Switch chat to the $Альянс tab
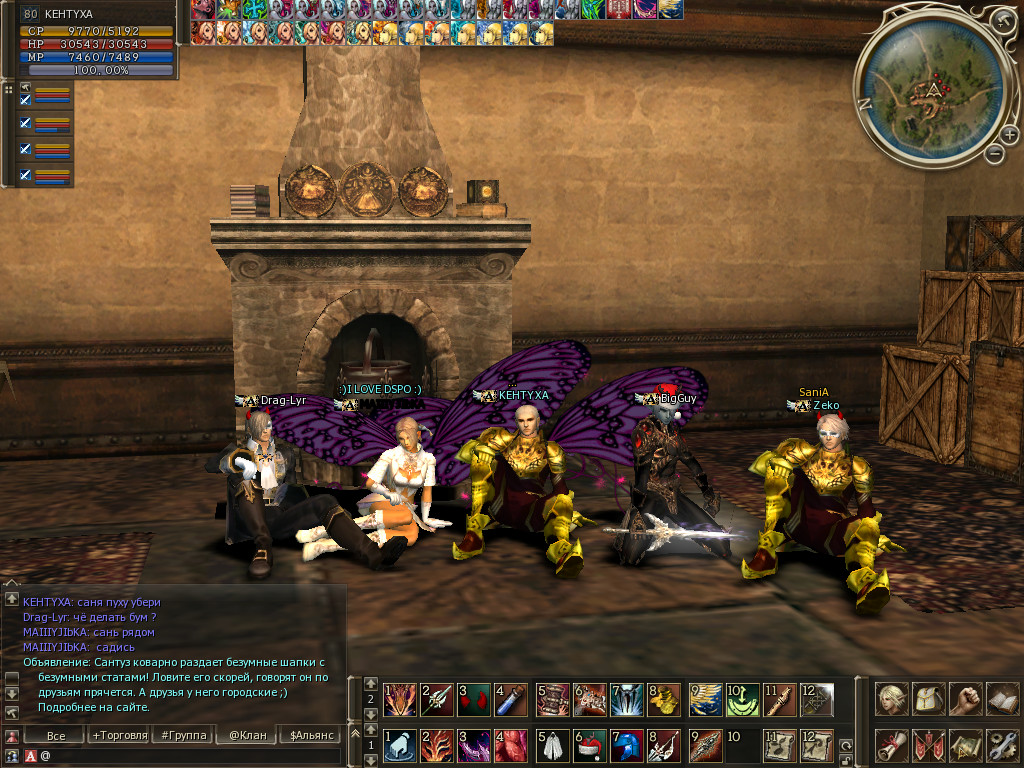Screen dimensions: 1024x768 (310, 735)
